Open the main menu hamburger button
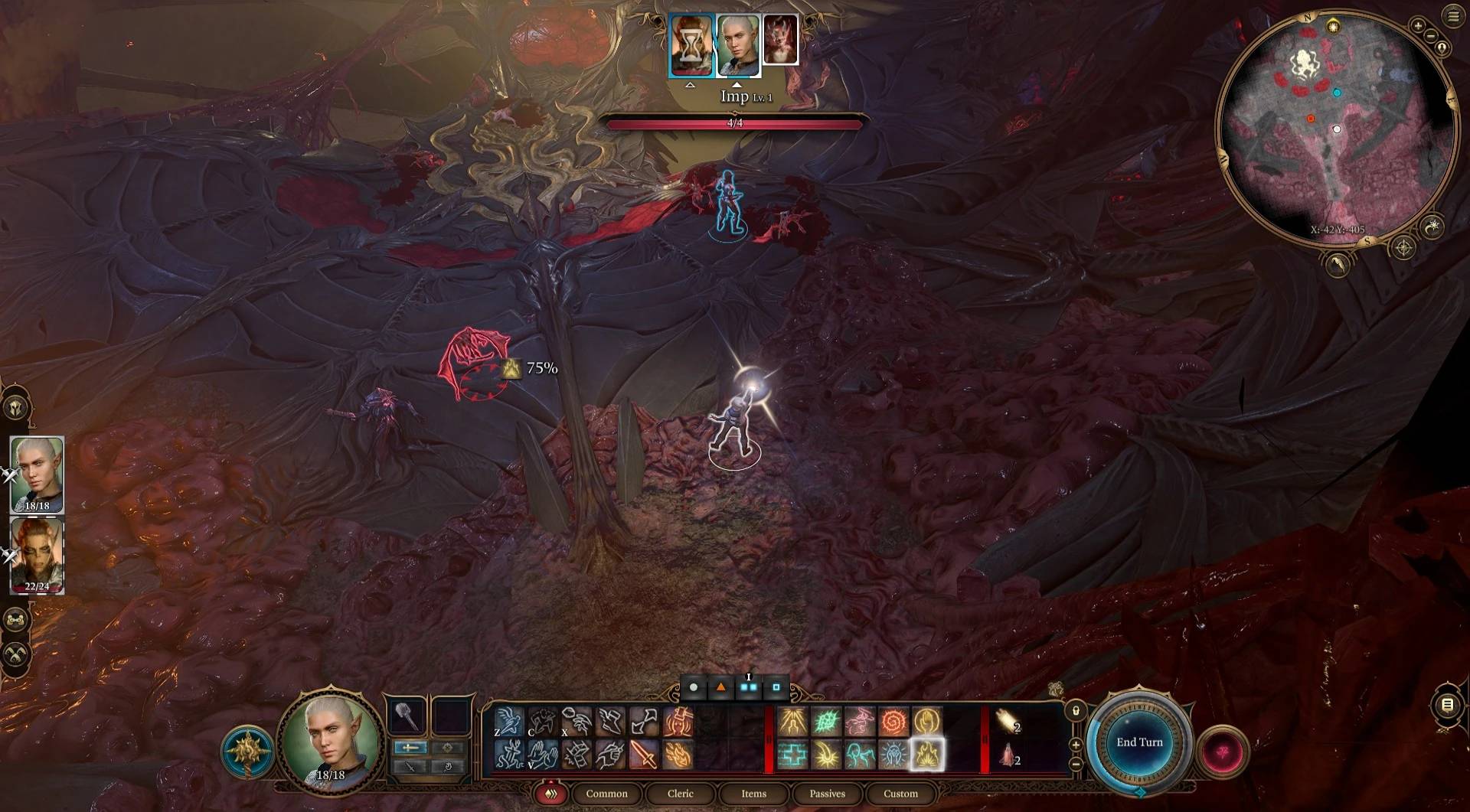This screenshot has height=812, width=1470. [x=1453, y=16]
